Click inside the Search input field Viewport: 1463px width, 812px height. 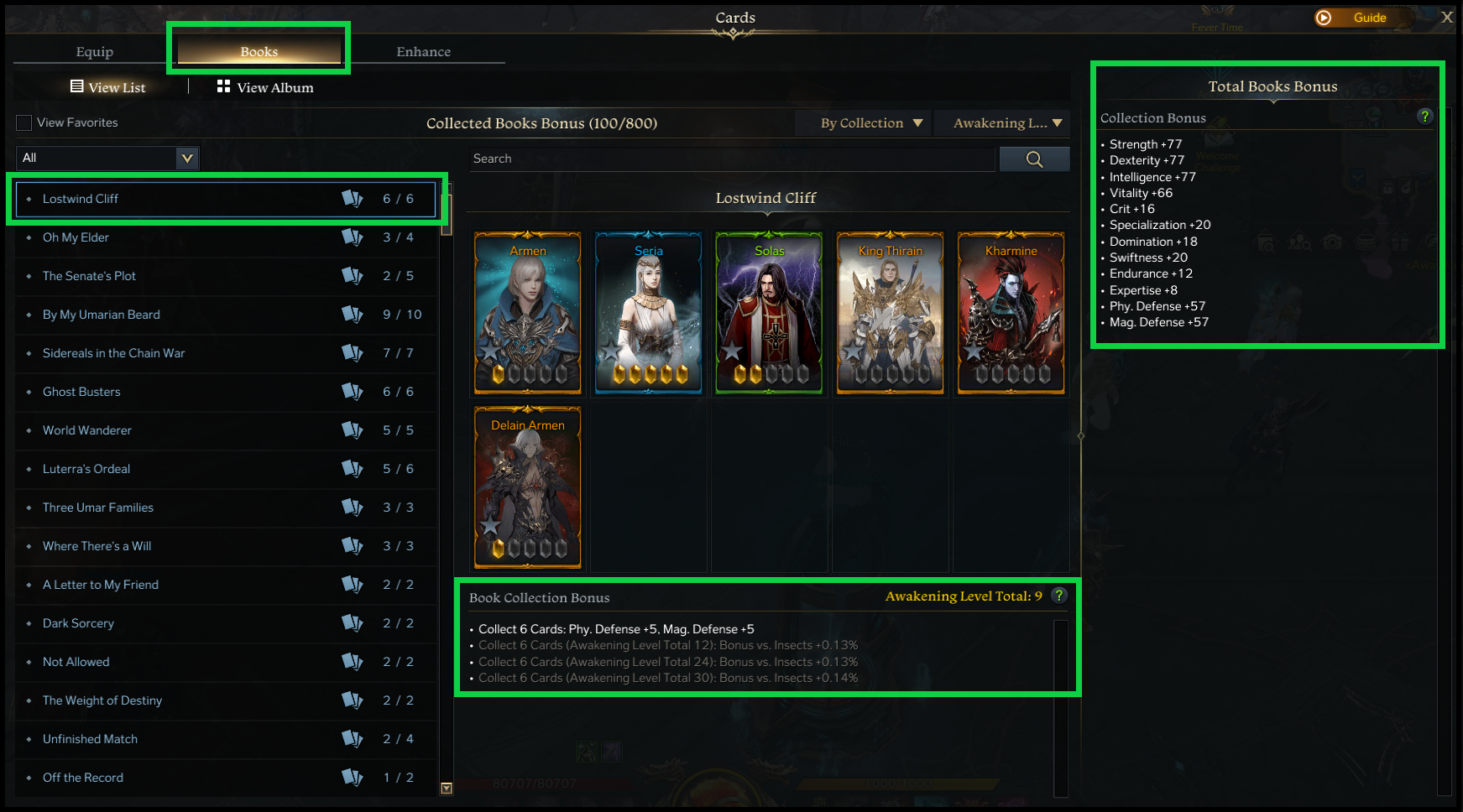[x=730, y=159]
